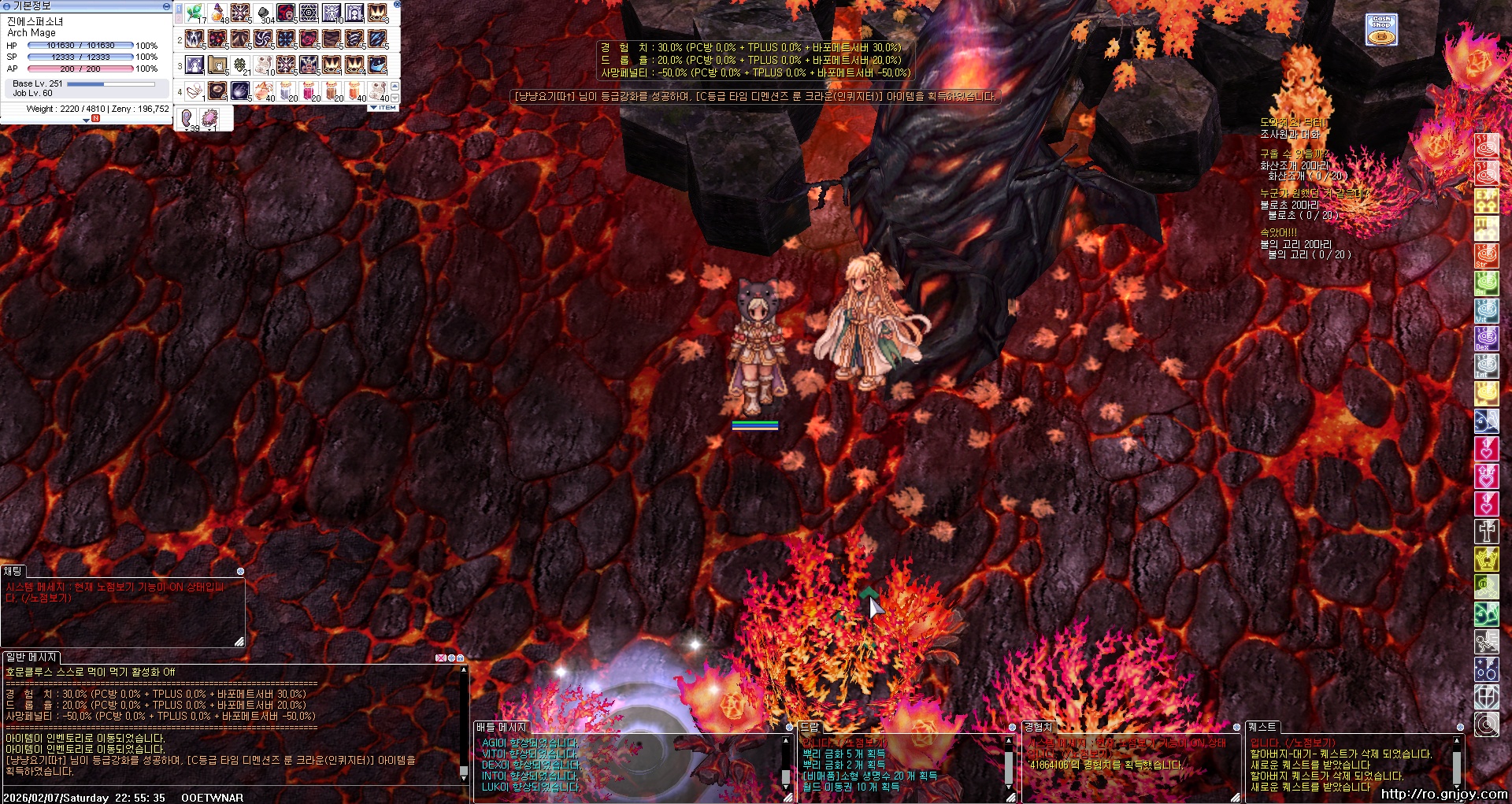The image size is (1512, 804).
Task: Open the 배틀 메세지 battle message tab
Action: click(x=501, y=727)
